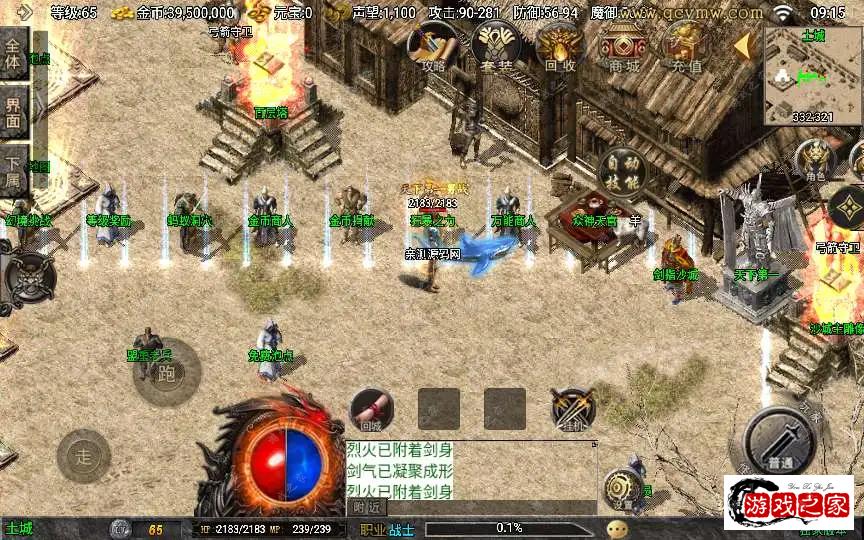Open the 角色 character sheet
Screen dimensions: 864x540
[817, 161]
